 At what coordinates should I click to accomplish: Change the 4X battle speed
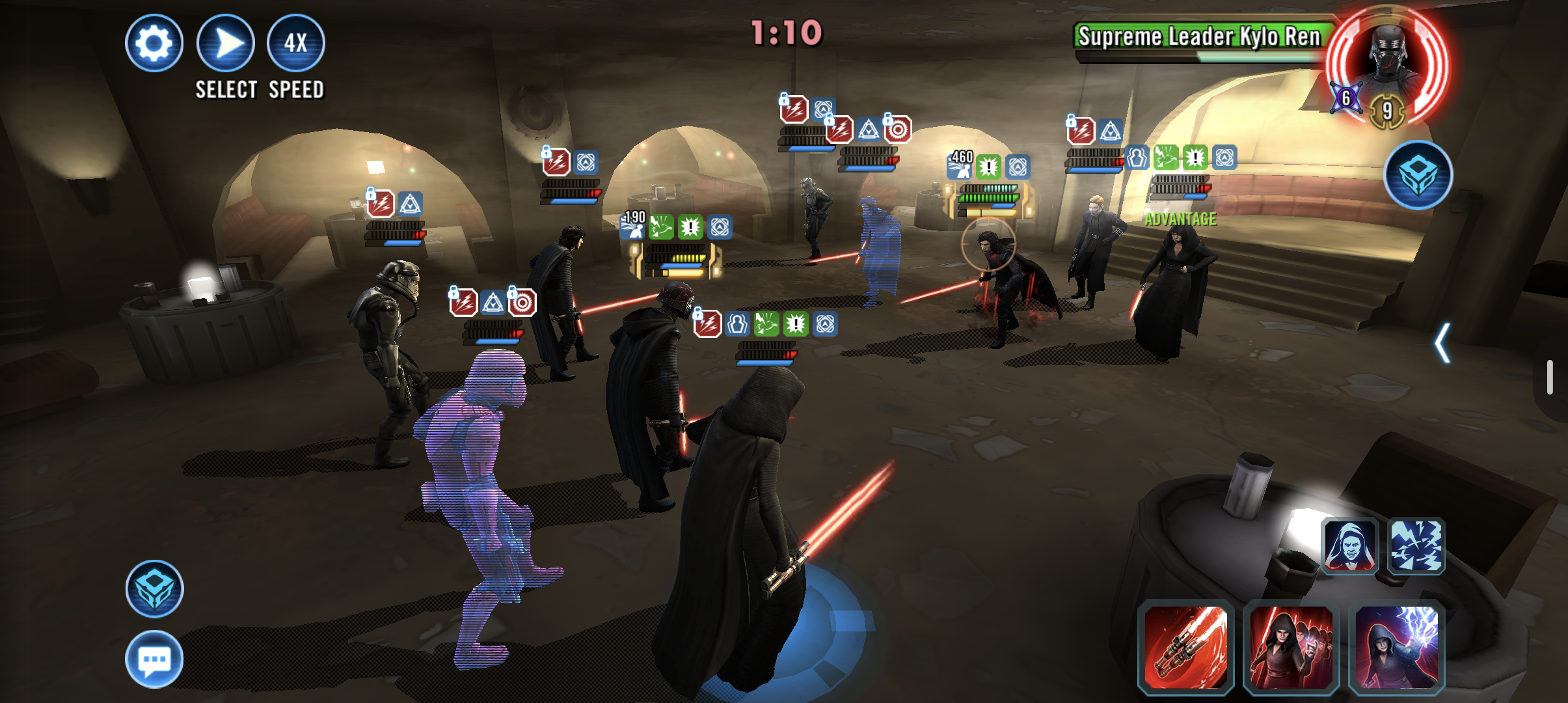[x=296, y=43]
